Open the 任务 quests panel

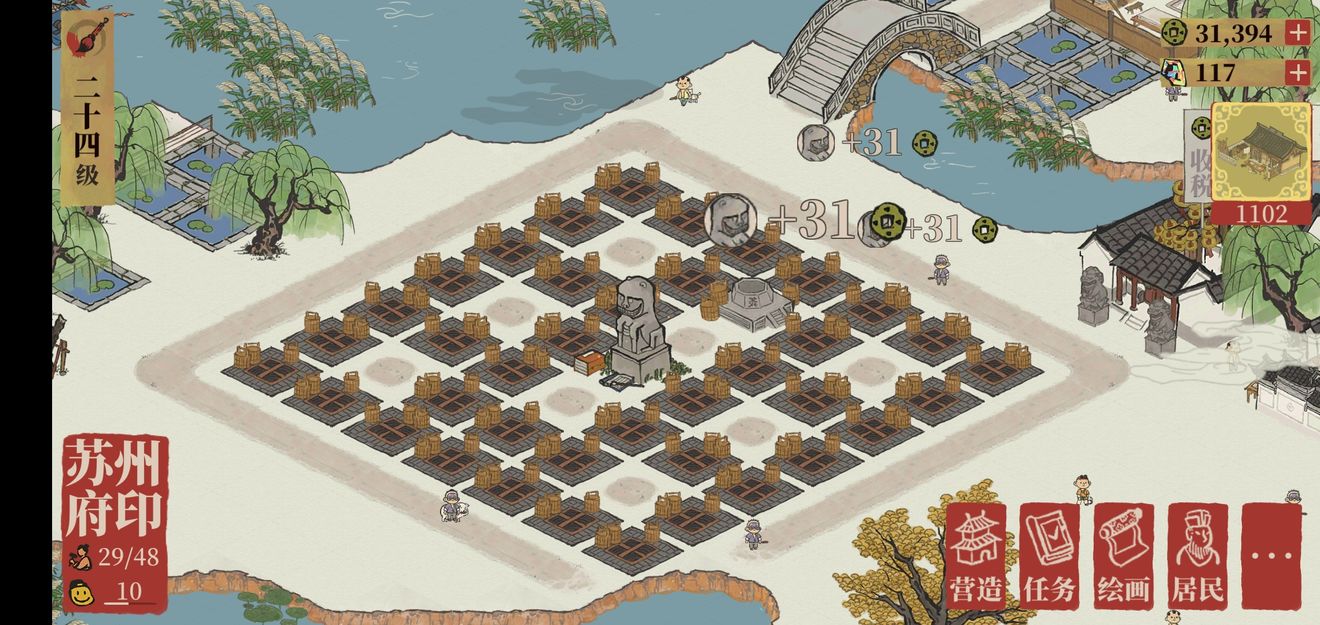(x=1050, y=556)
